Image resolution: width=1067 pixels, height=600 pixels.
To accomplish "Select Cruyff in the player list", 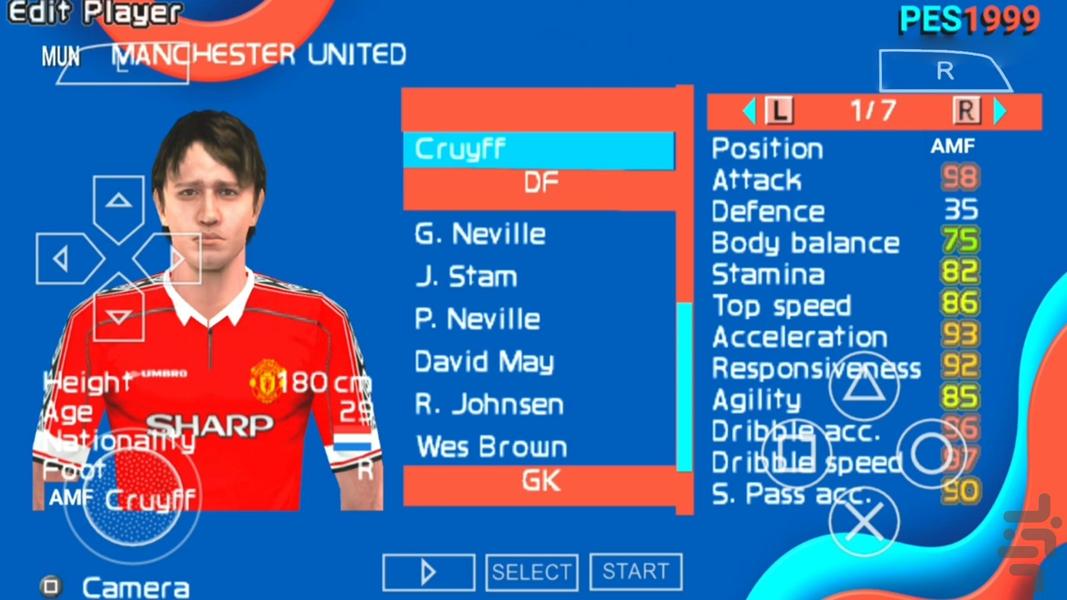I will [538, 150].
